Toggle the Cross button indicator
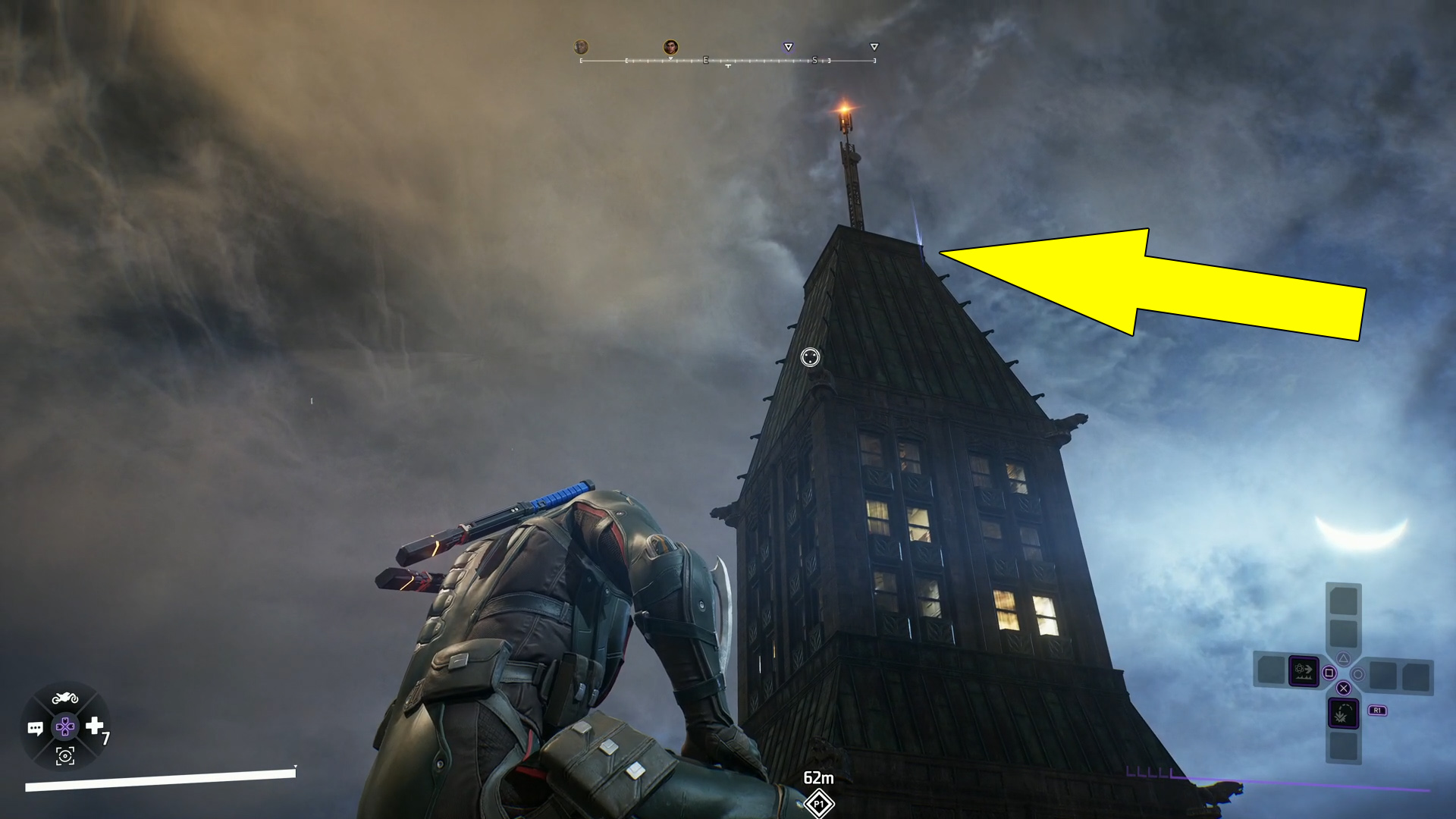Viewport: 1456px width, 819px height. 1344,688
